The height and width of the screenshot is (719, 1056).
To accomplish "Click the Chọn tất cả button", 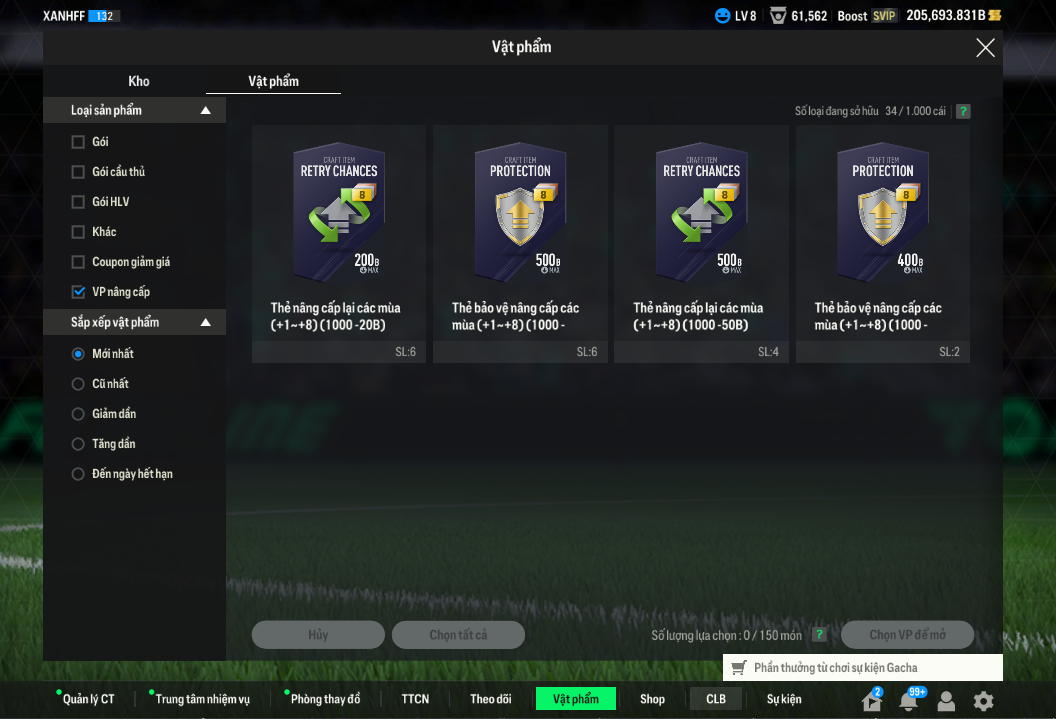I will pyautogui.click(x=458, y=635).
